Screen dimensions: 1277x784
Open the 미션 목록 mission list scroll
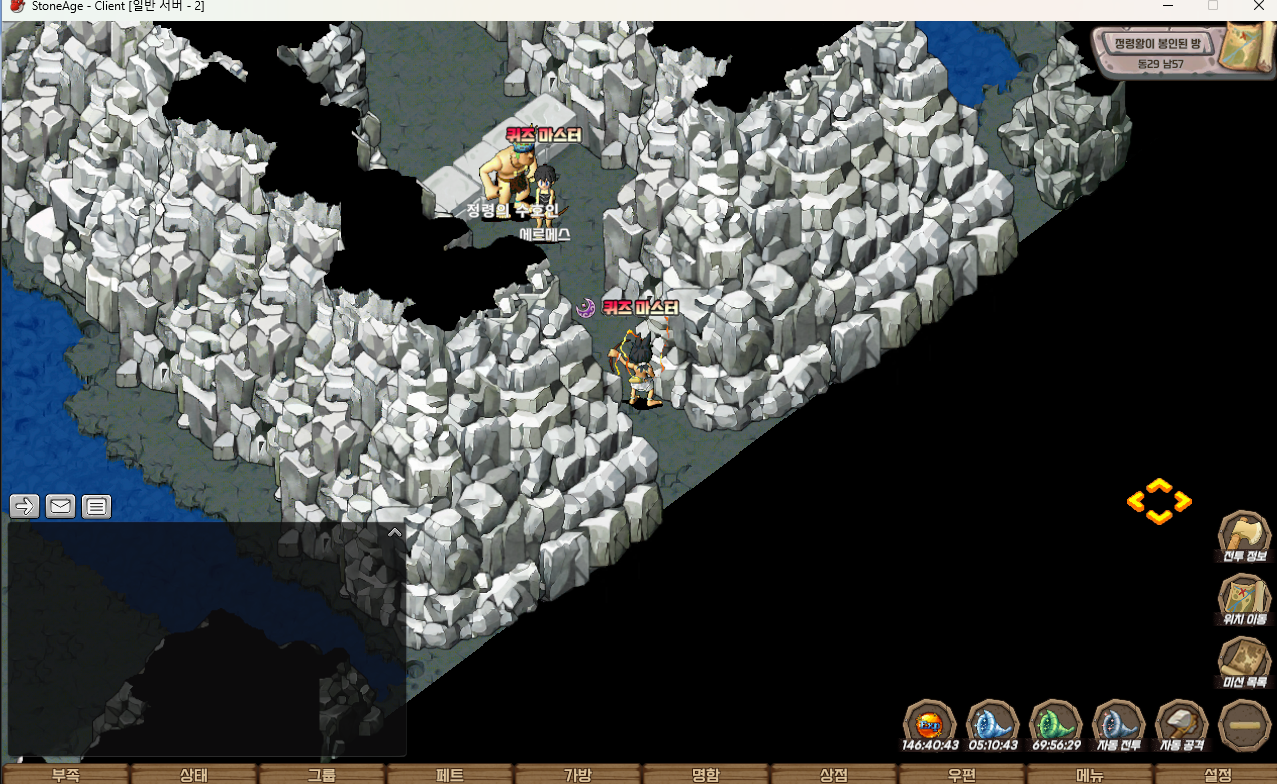pyautogui.click(x=1244, y=664)
